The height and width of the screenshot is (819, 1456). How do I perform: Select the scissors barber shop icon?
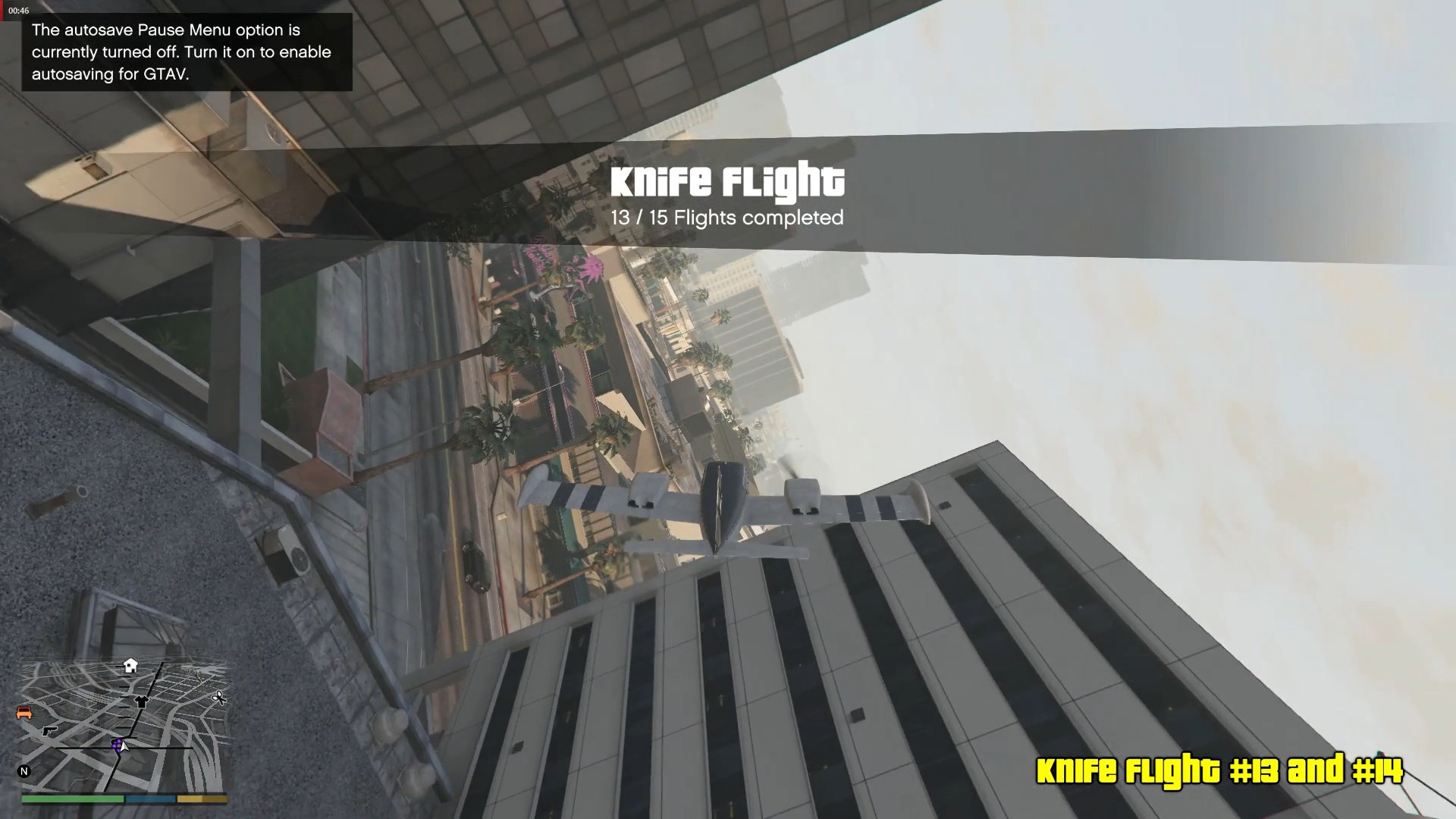[218, 698]
